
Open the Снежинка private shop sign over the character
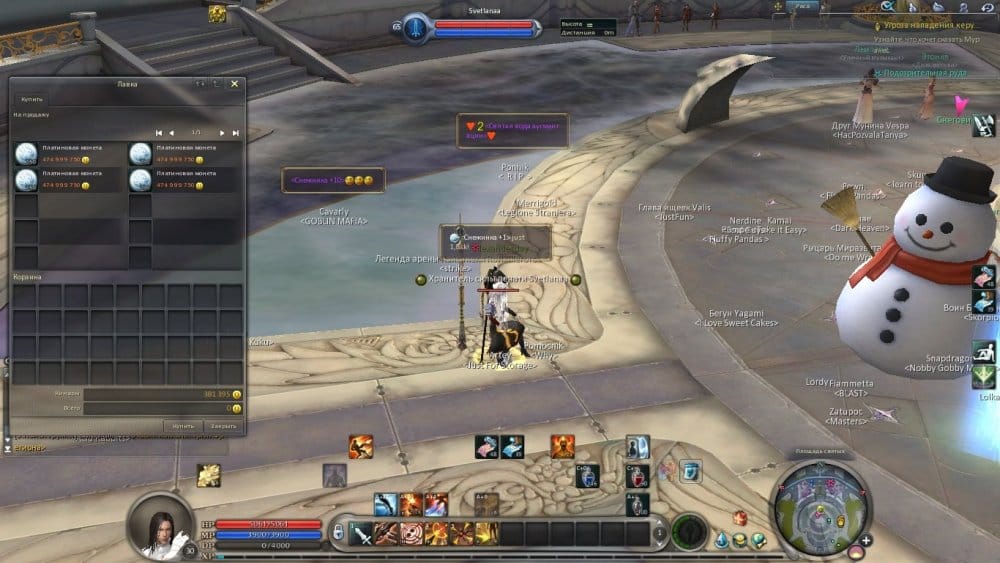[x=495, y=242]
